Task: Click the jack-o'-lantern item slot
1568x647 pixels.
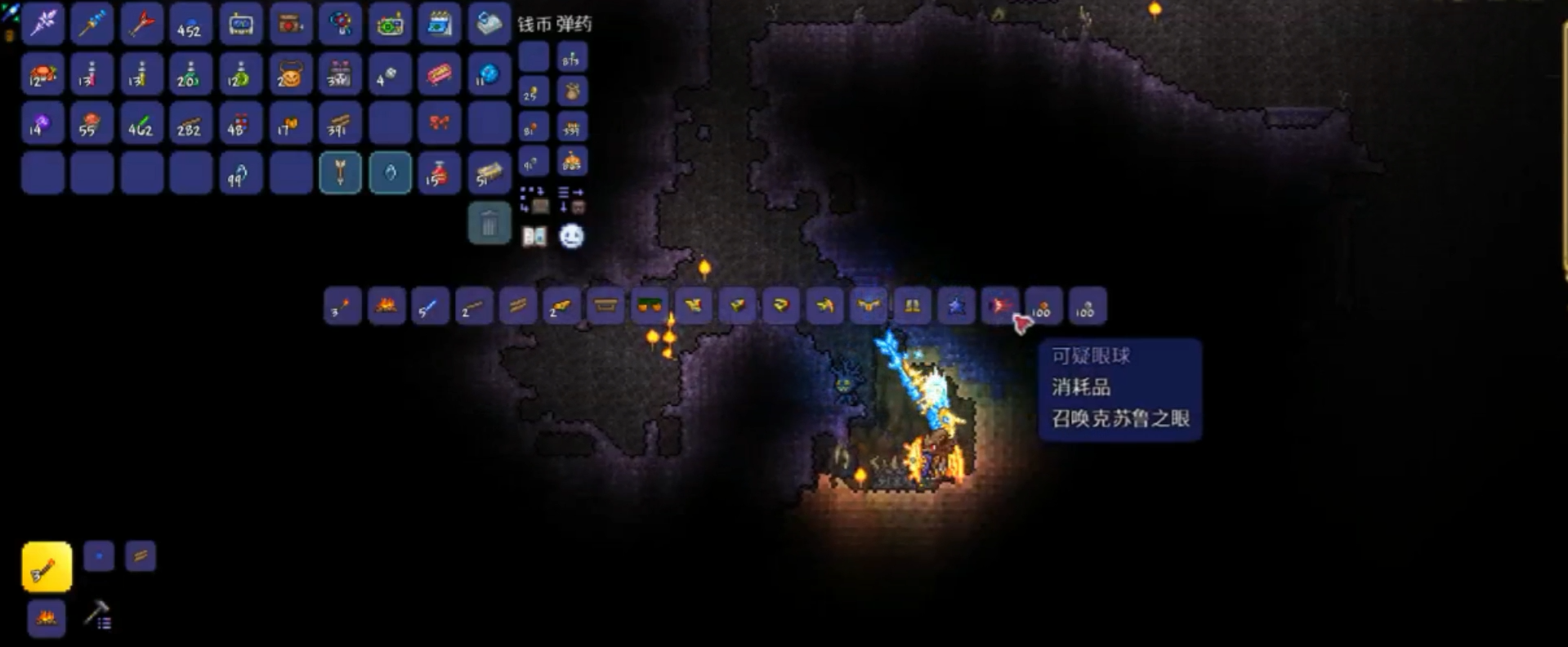Action: 290,75
